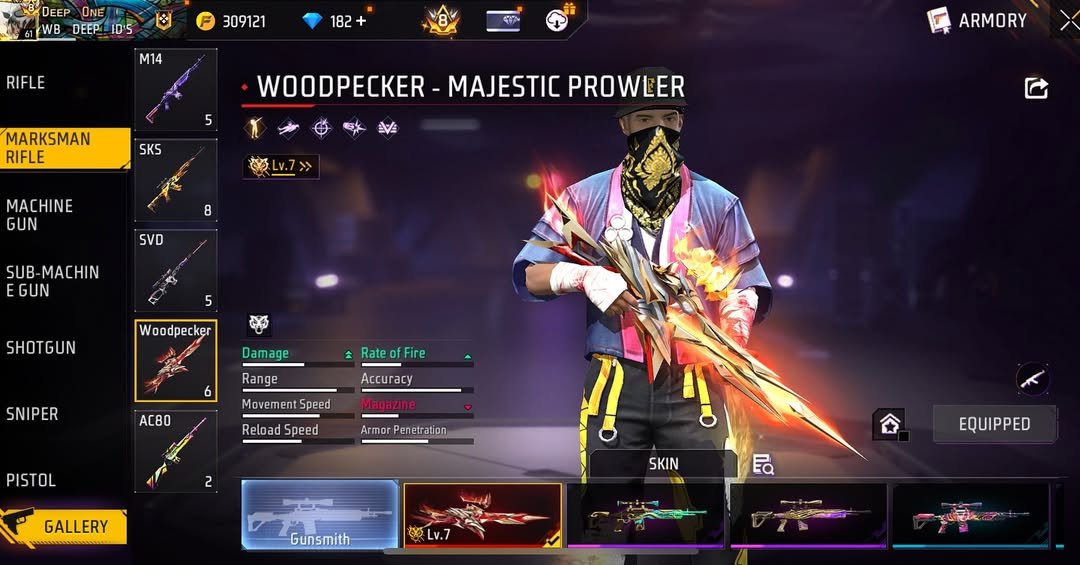
Task: Click the SKIN tab label
Action: (663, 464)
